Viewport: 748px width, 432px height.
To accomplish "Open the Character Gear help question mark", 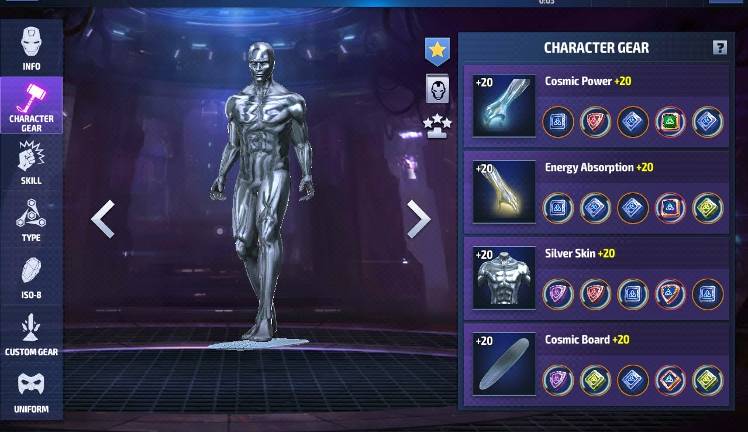I will pyautogui.click(x=719, y=48).
